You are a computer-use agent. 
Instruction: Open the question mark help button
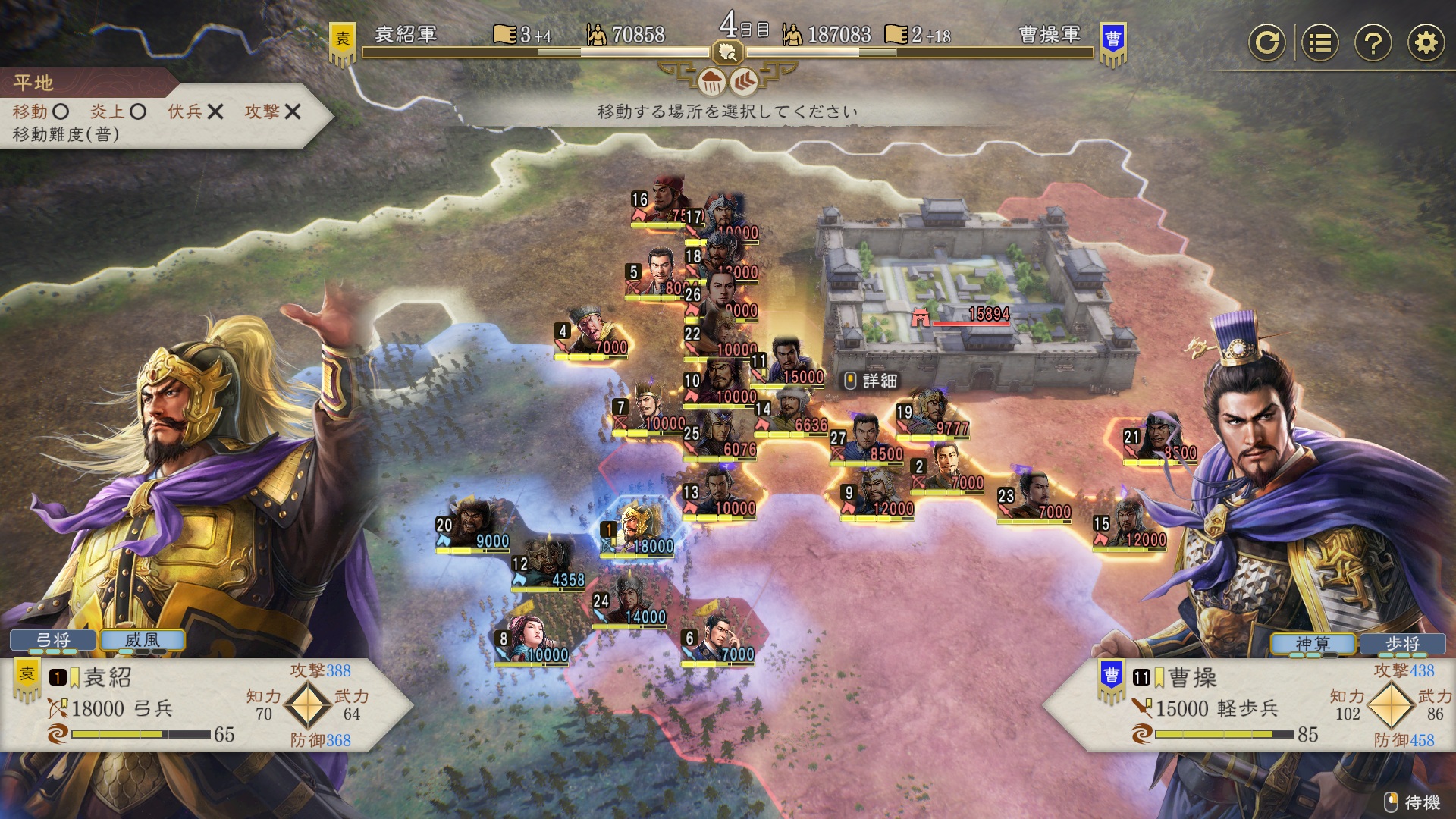(x=1373, y=42)
